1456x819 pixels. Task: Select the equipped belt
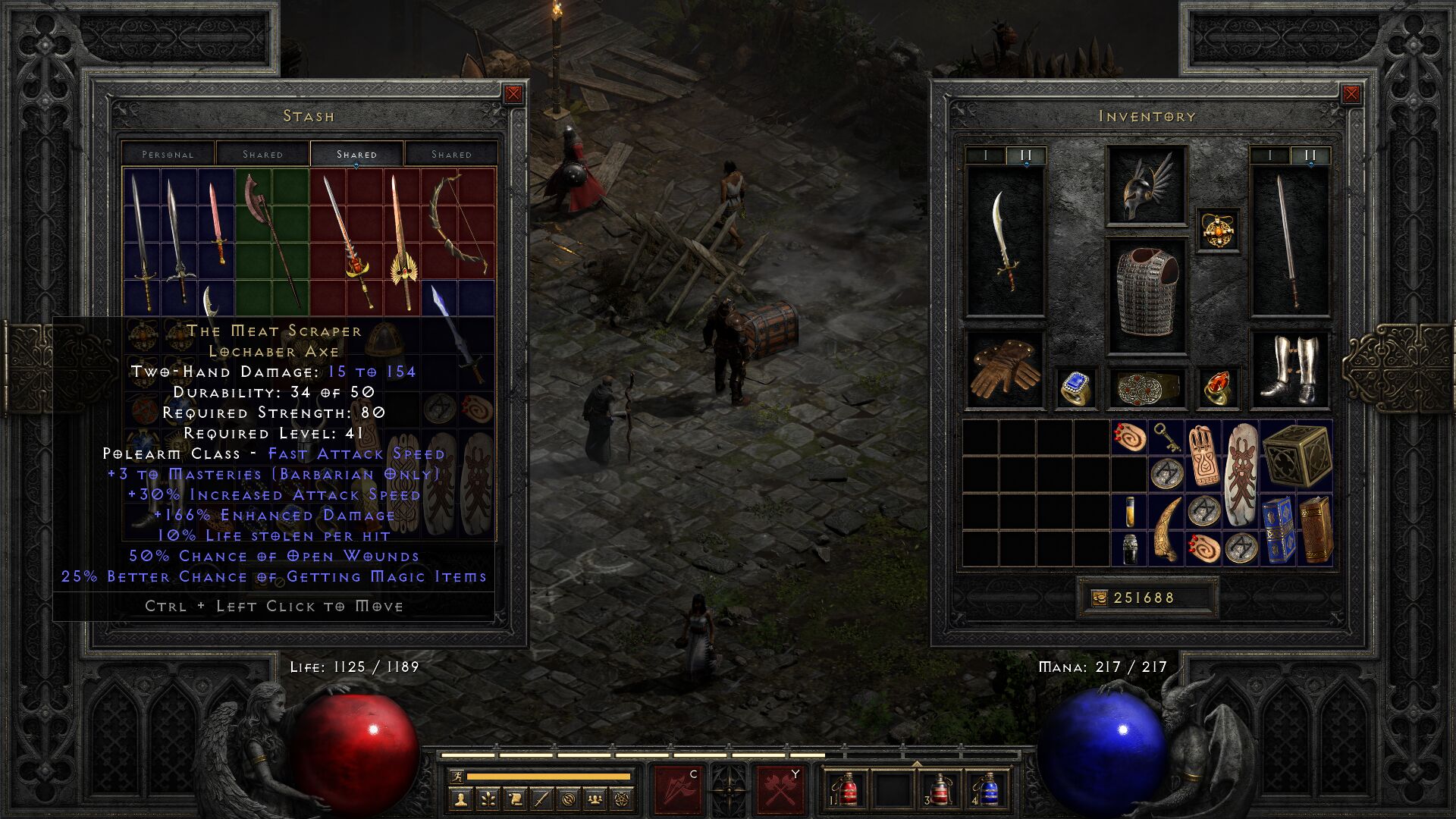coord(1146,388)
